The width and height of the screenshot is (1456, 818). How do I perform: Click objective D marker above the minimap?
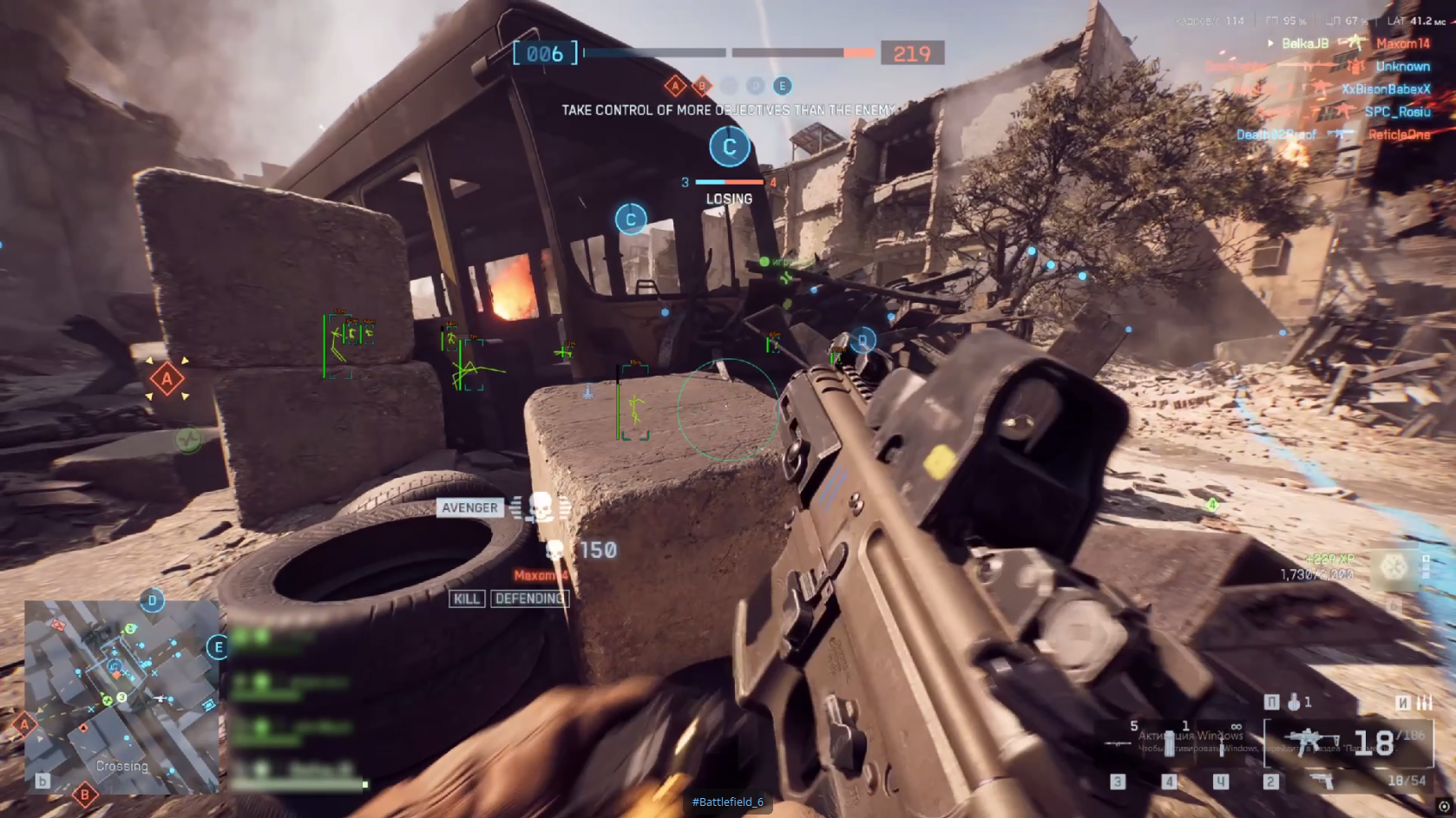coord(152,600)
